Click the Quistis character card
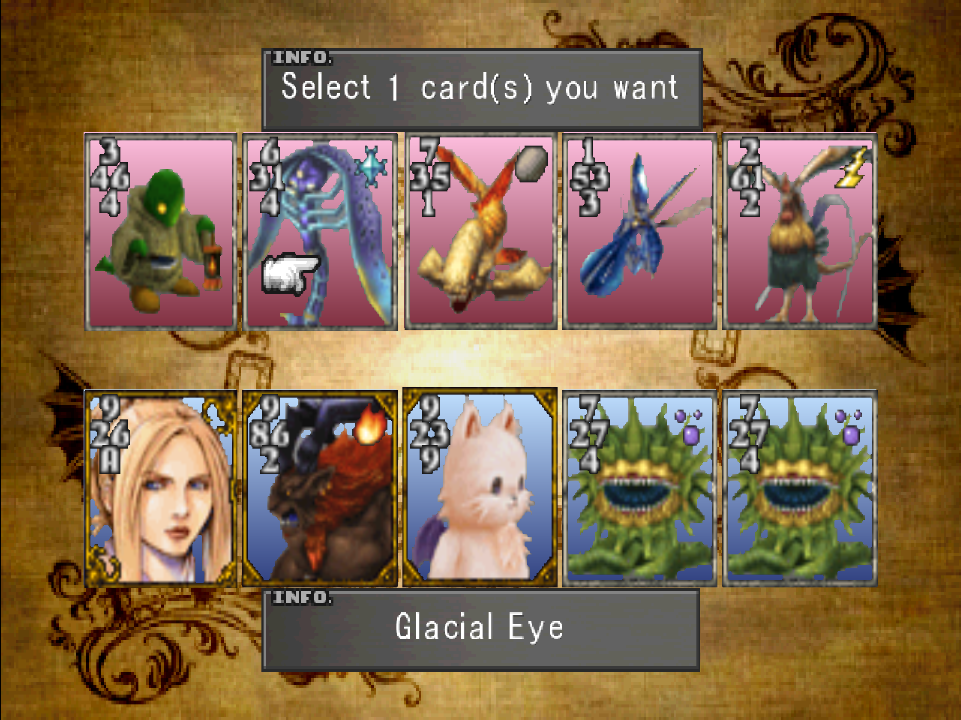Screen dimensions: 961x720 click(x=161, y=488)
